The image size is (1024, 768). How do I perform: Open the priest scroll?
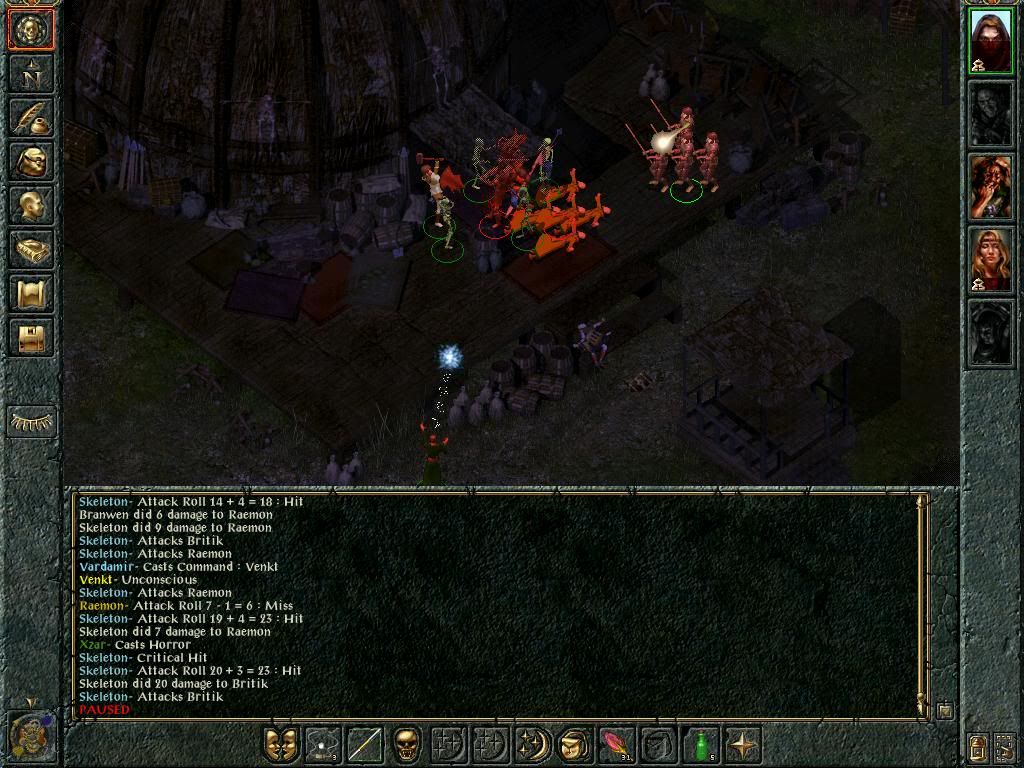point(31,295)
